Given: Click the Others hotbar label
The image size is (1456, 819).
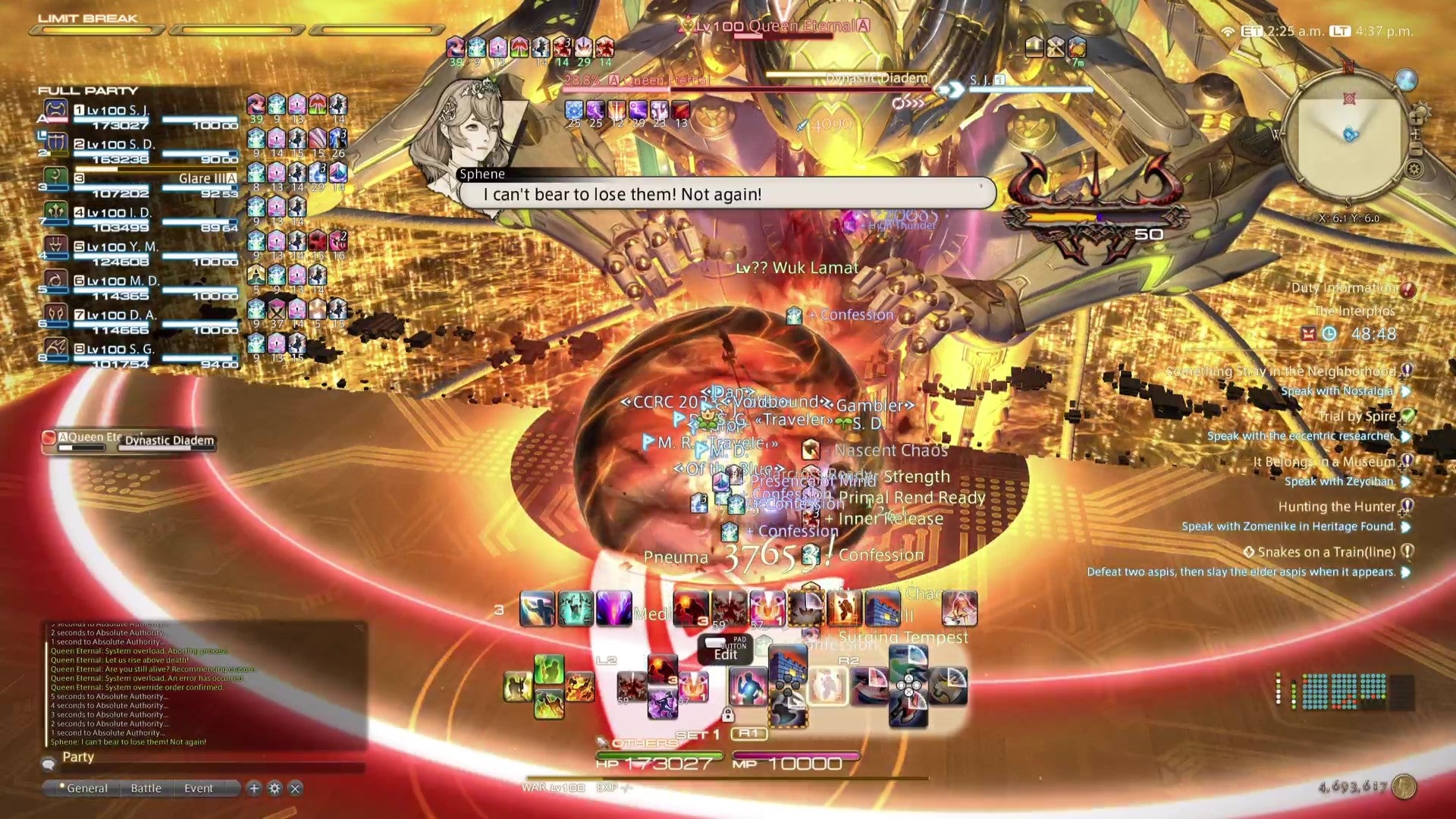Looking at the screenshot, I should [x=639, y=742].
